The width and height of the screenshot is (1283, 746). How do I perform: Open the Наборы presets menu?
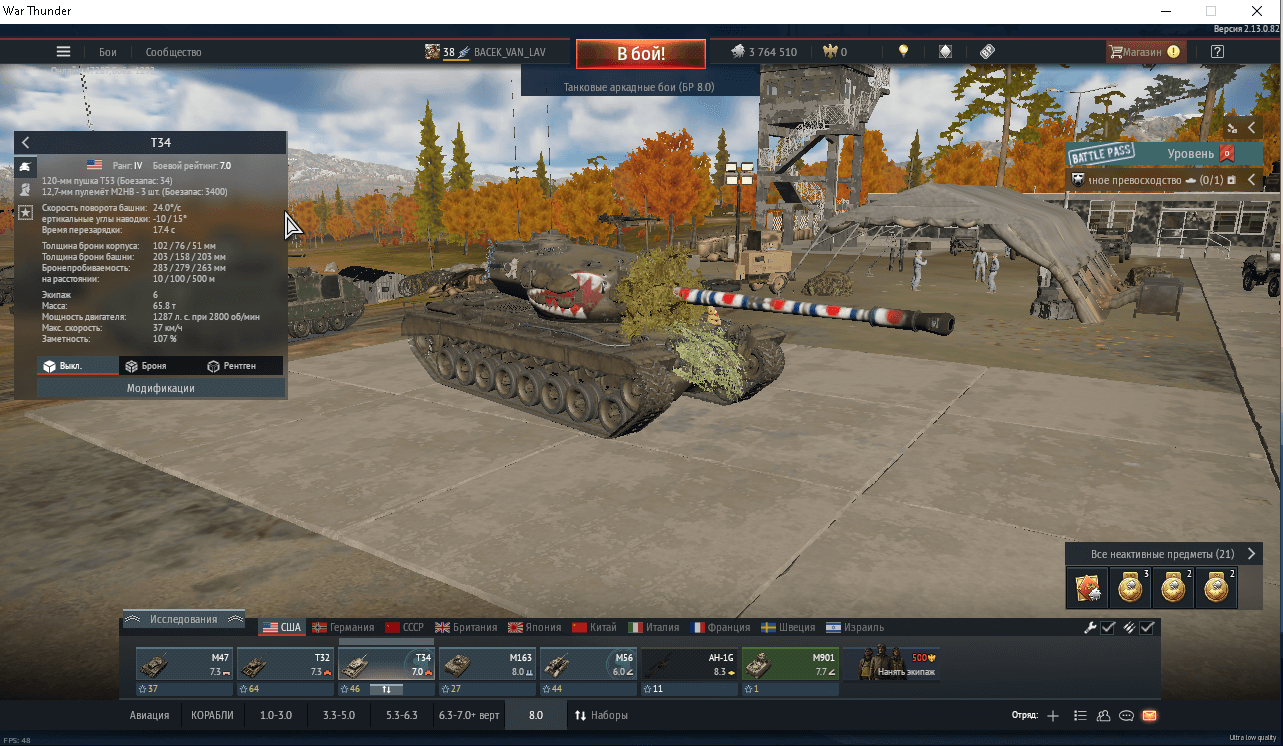[x=601, y=715]
